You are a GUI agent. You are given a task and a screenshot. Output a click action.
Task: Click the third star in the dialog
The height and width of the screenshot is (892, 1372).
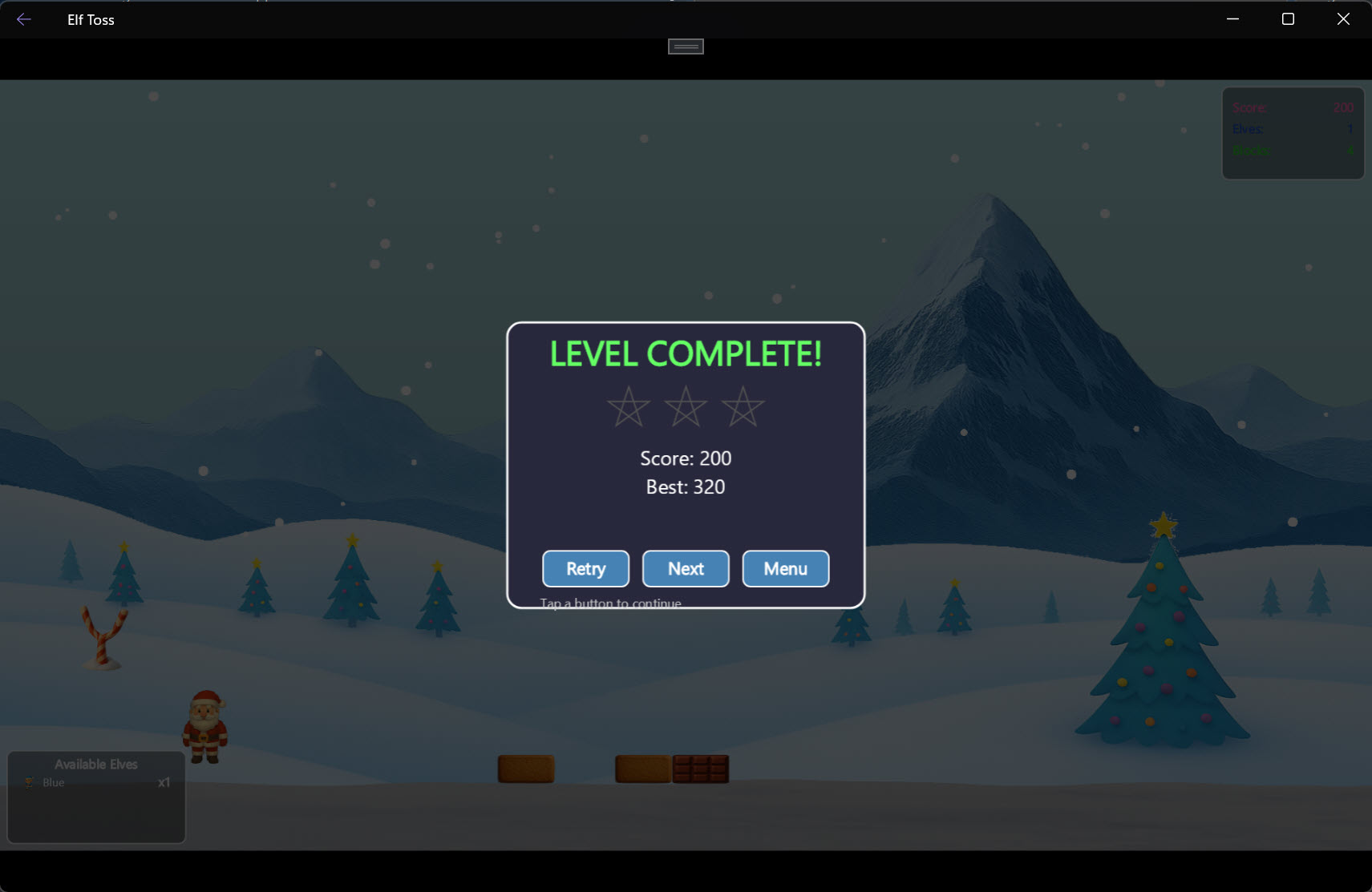click(743, 407)
